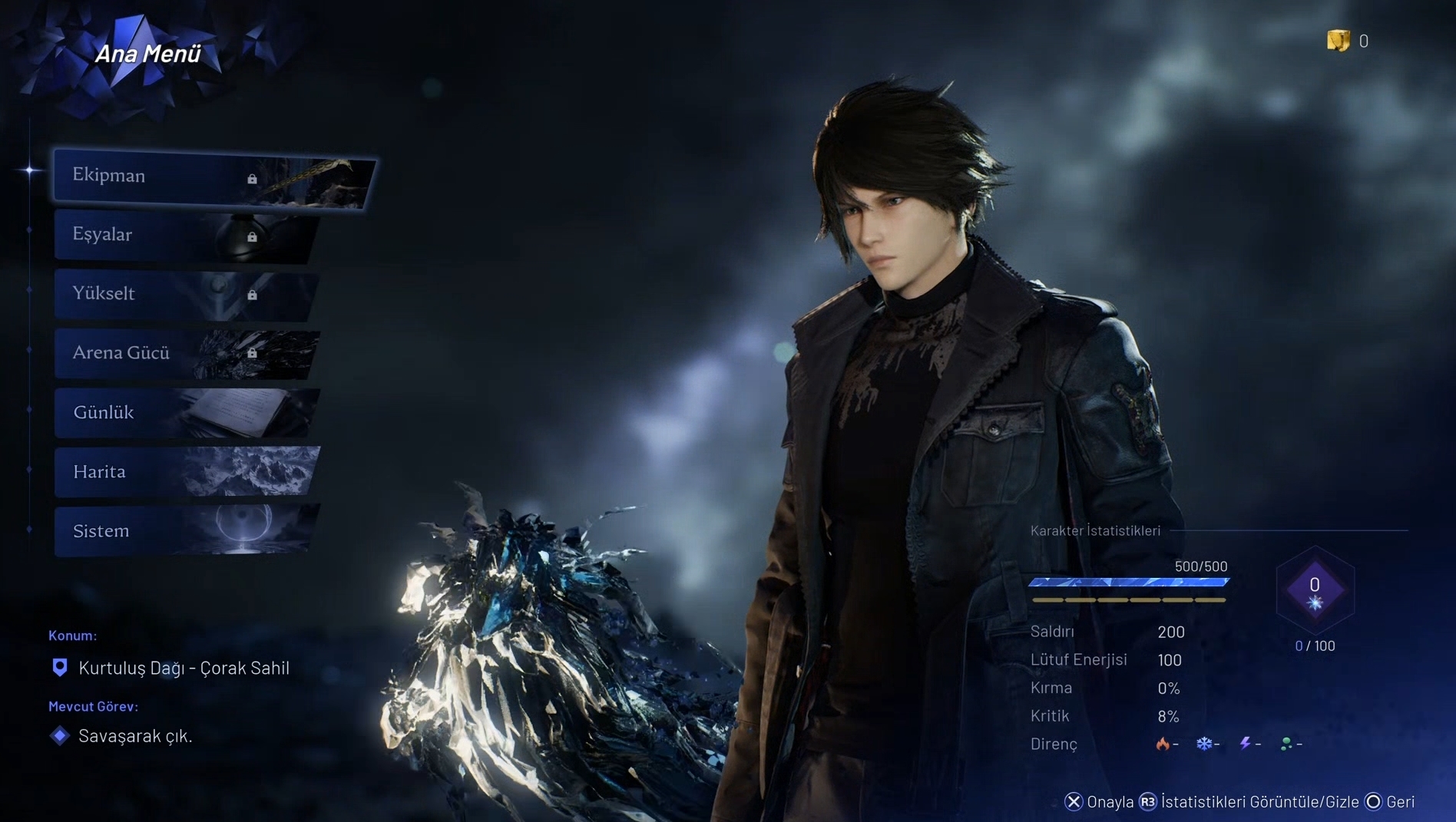Select the Kurtuluş Dağı location entry
1456x822 pixels.
(184, 668)
